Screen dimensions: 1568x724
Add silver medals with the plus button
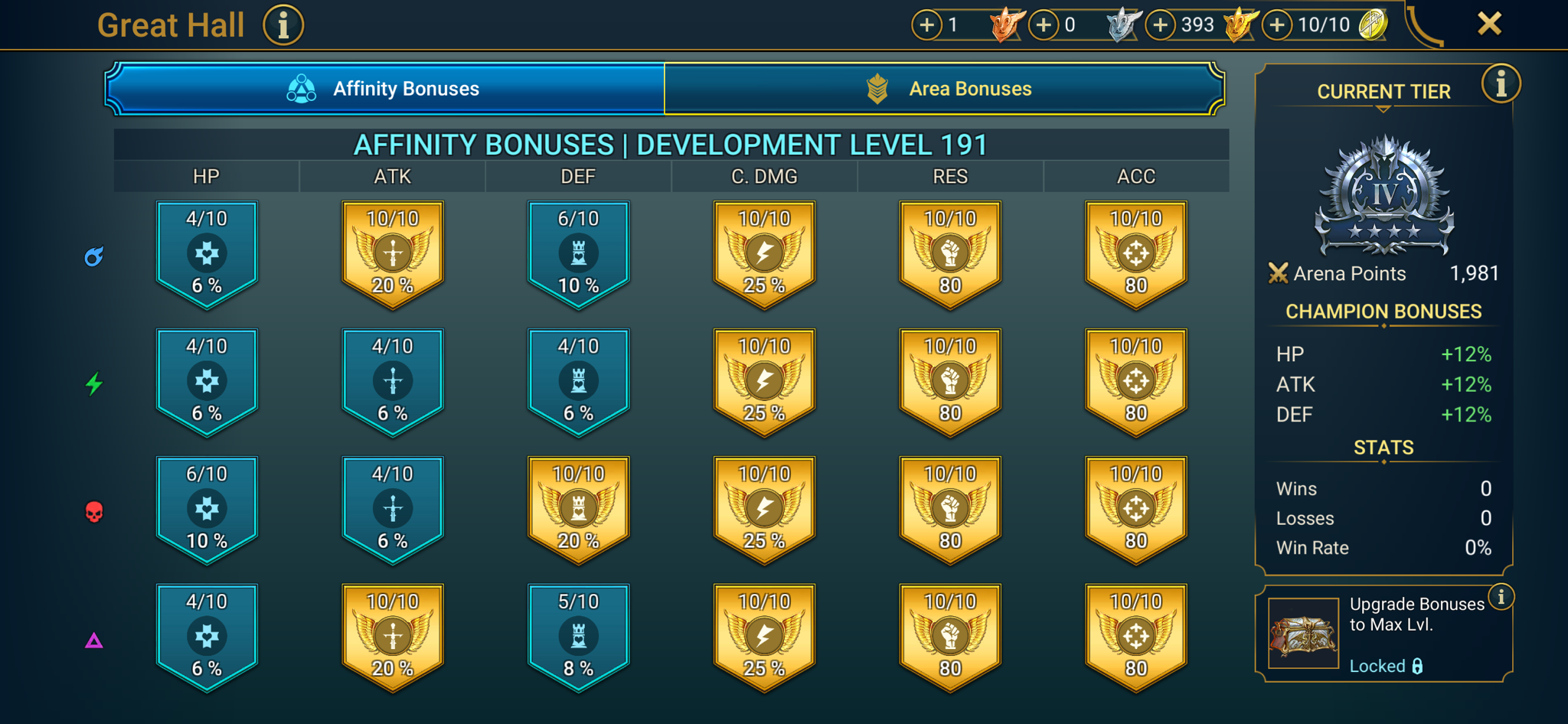[x=1043, y=24]
